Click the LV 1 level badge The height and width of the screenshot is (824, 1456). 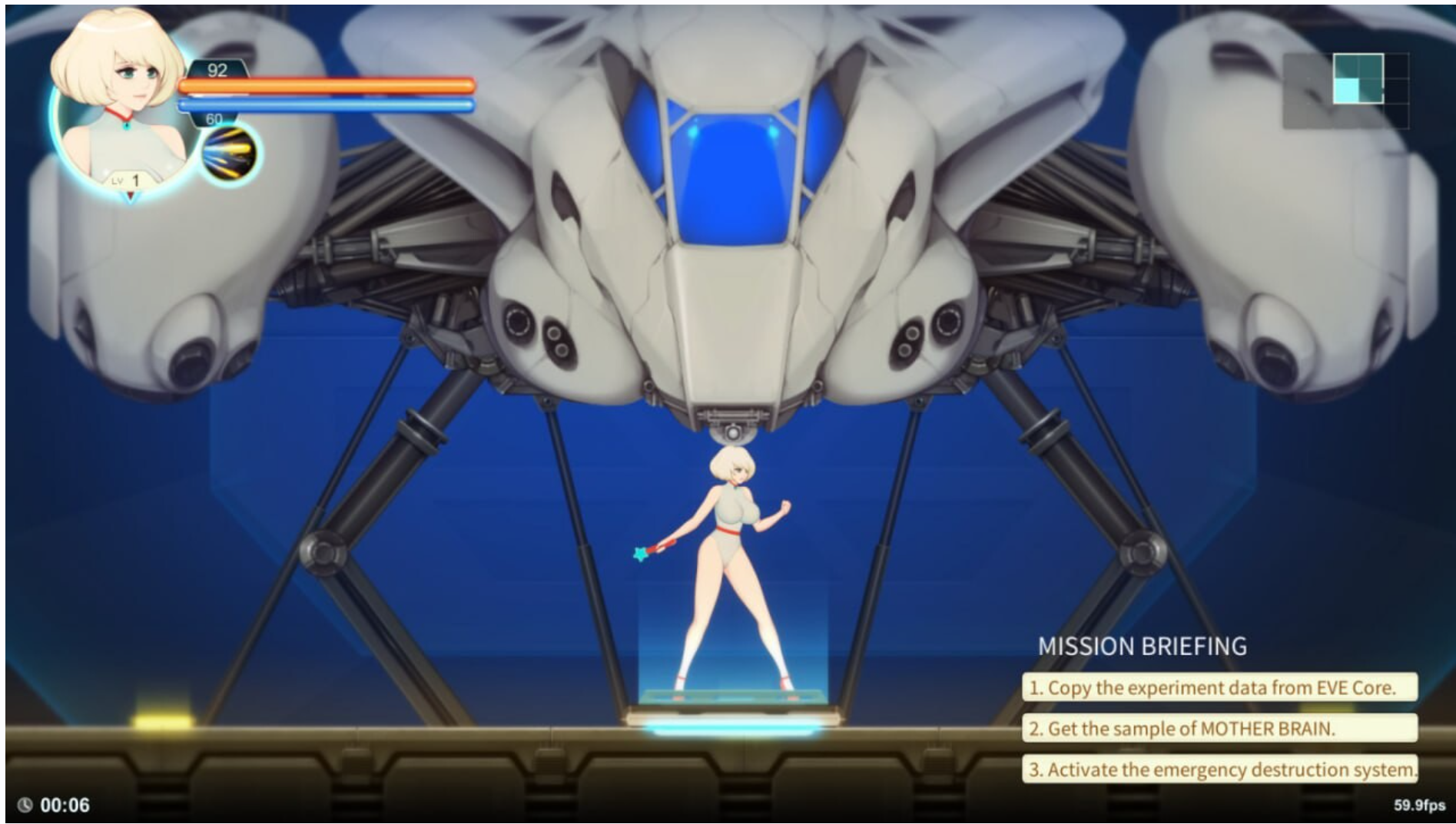pos(128,180)
